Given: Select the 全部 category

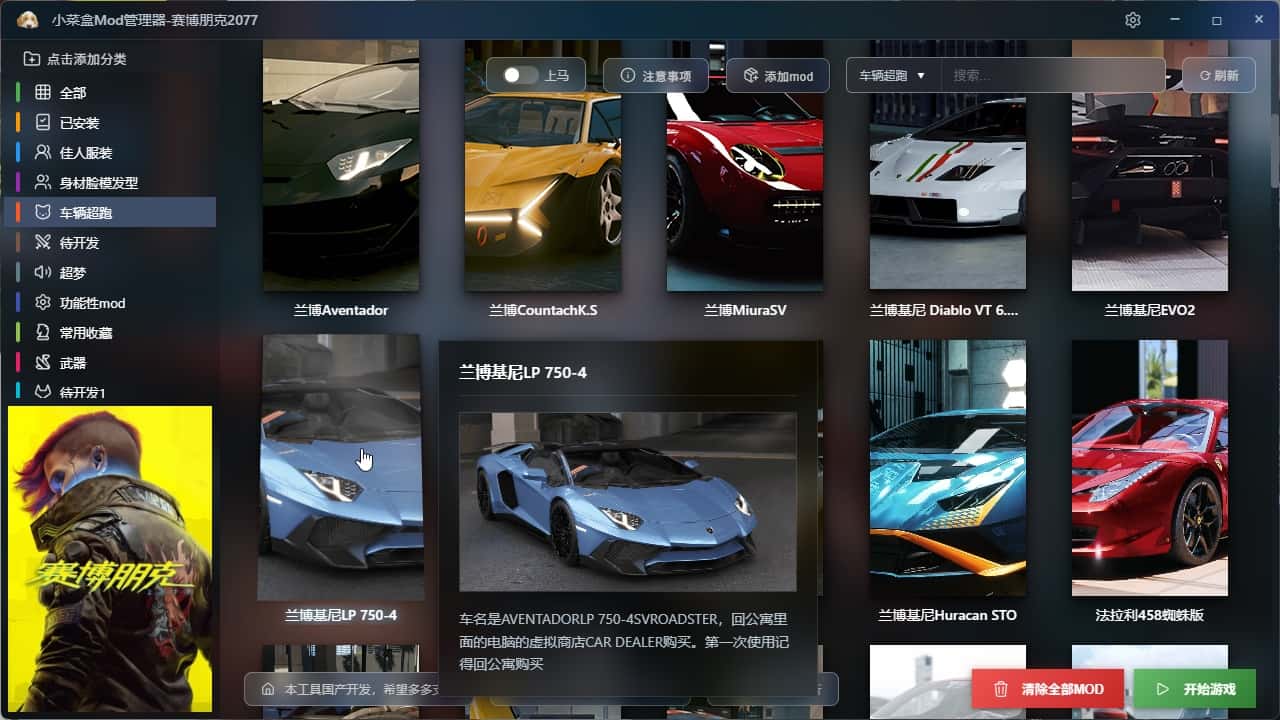Looking at the screenshot, I should click(73, 93).
